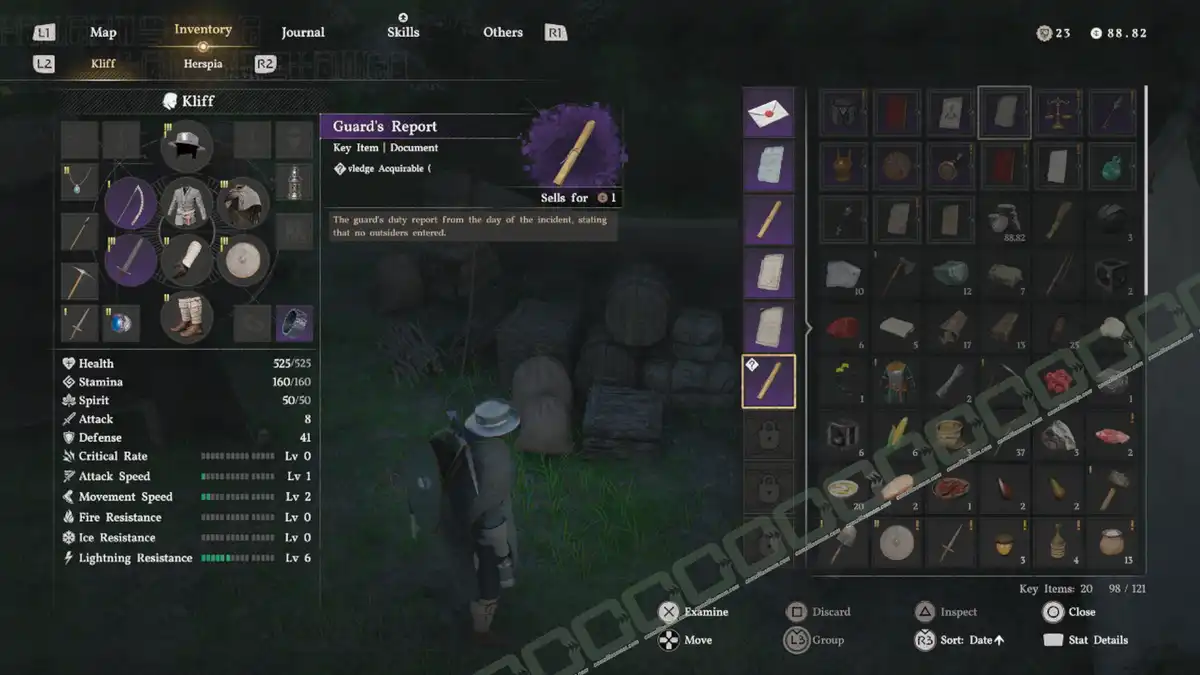
Task: Select the equipped hat slot
Action: (186, 146)
